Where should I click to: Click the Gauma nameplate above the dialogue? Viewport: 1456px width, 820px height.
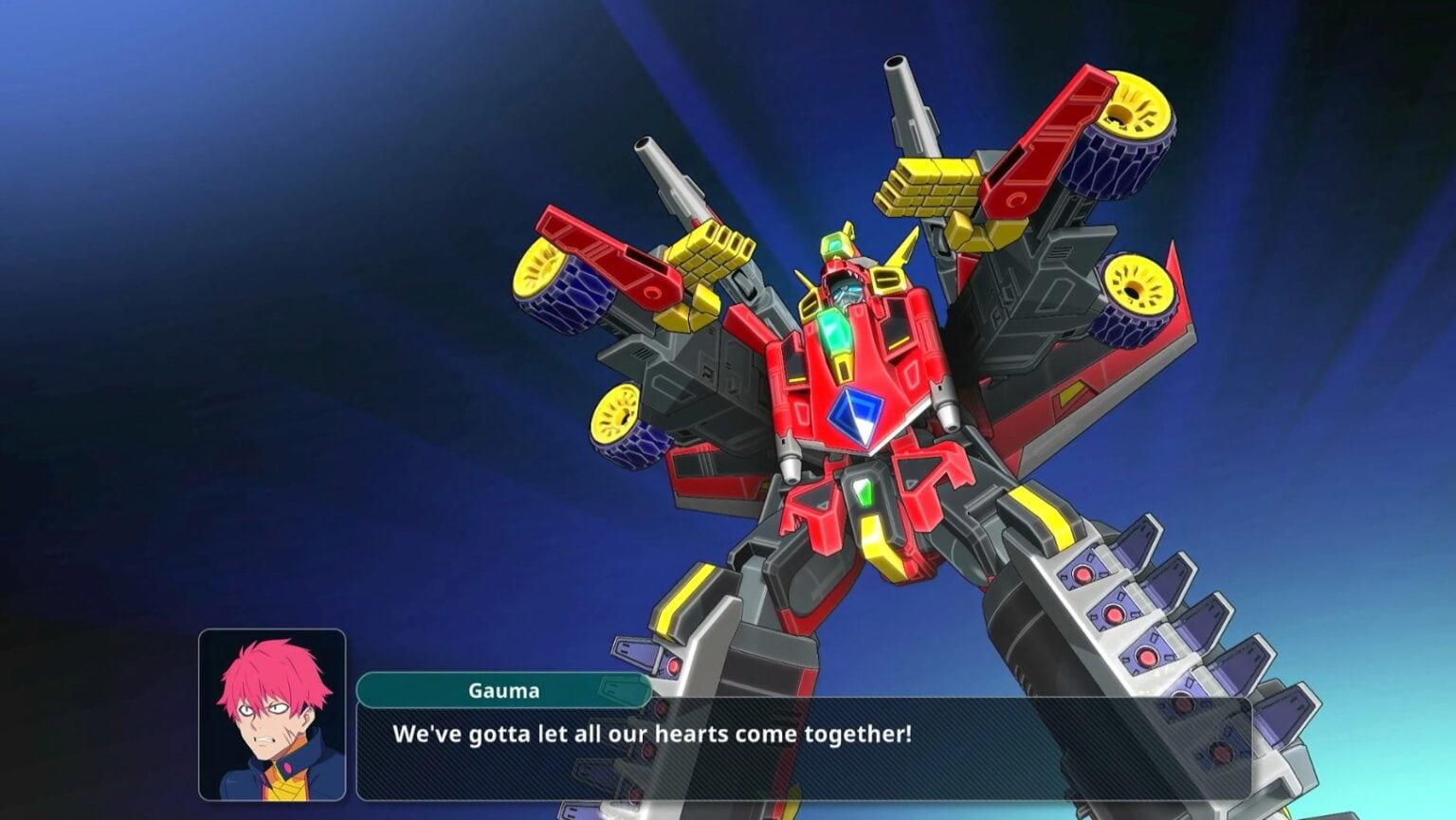pos(505,690)
